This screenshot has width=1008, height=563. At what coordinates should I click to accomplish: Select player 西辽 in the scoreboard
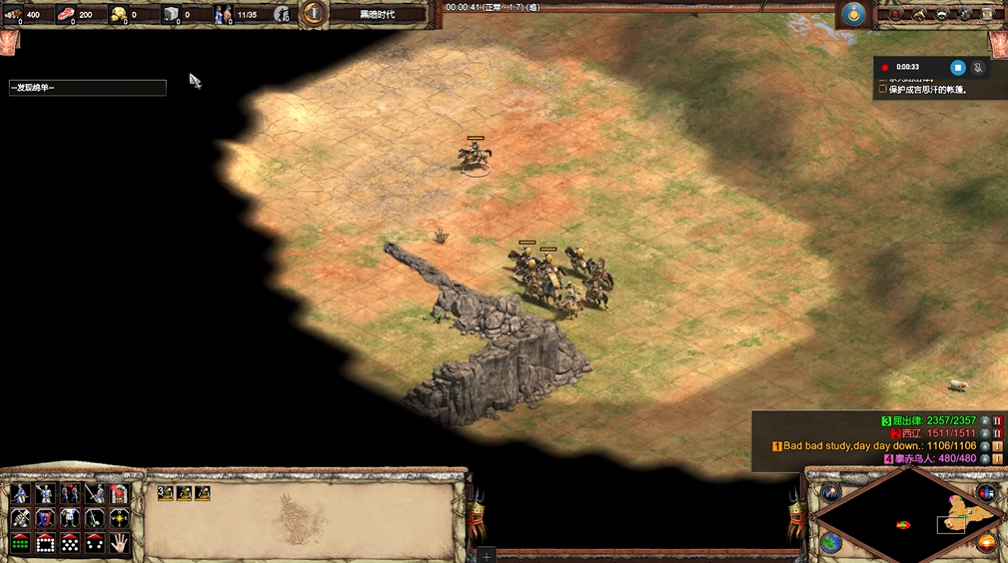pos(912,433)
